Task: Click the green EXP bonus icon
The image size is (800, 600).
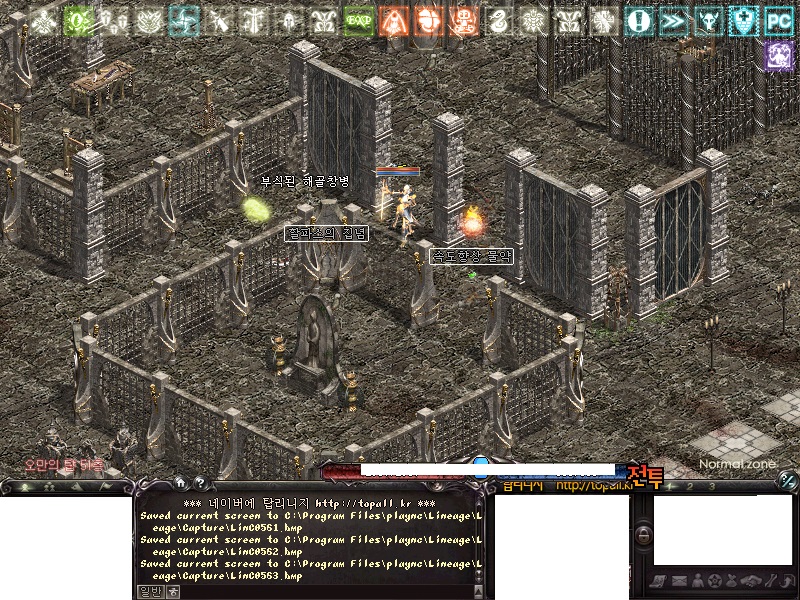Action: point(358,20)
